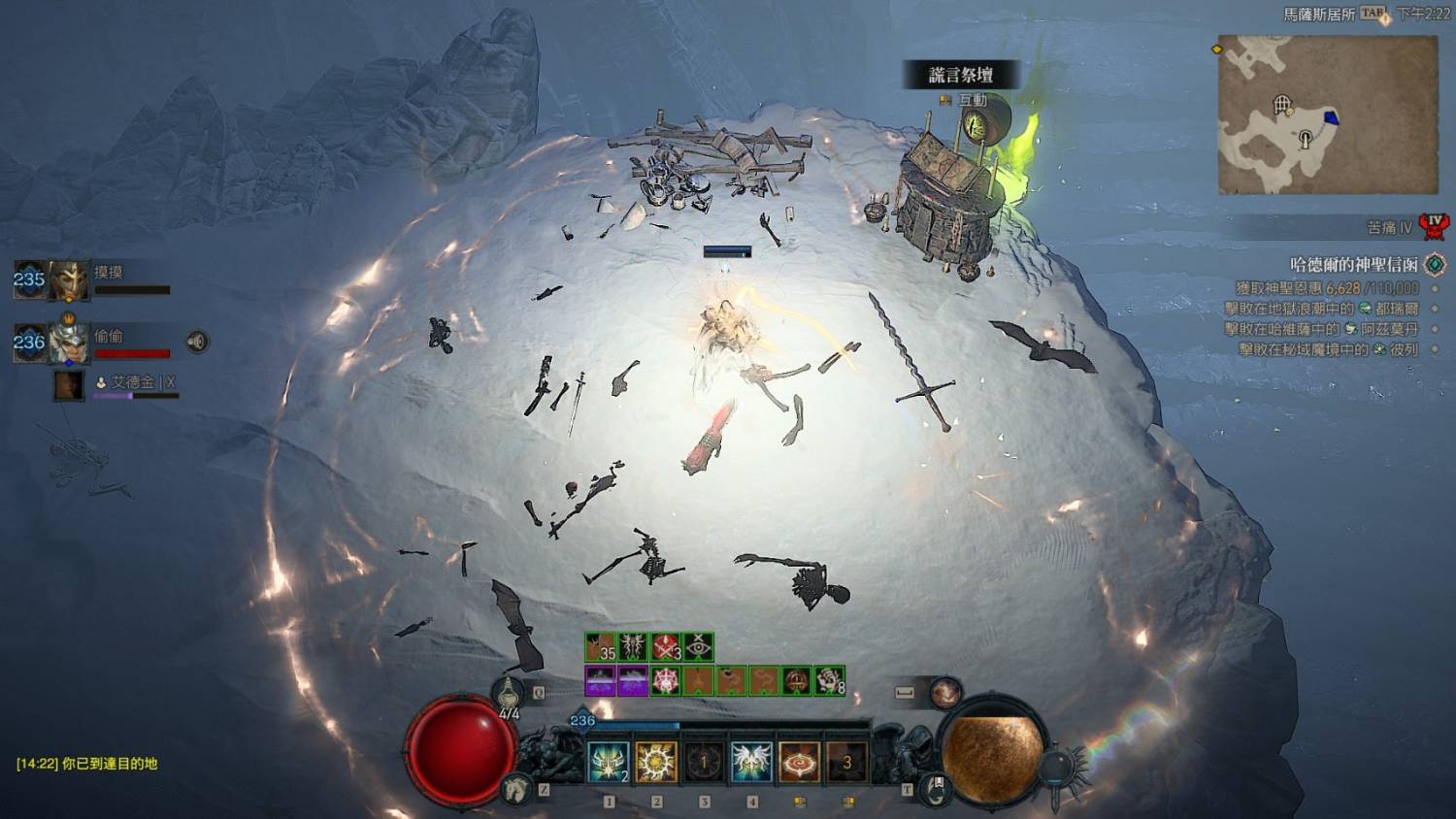Click the town portal icon beside the resource orb

coord(936,787)
